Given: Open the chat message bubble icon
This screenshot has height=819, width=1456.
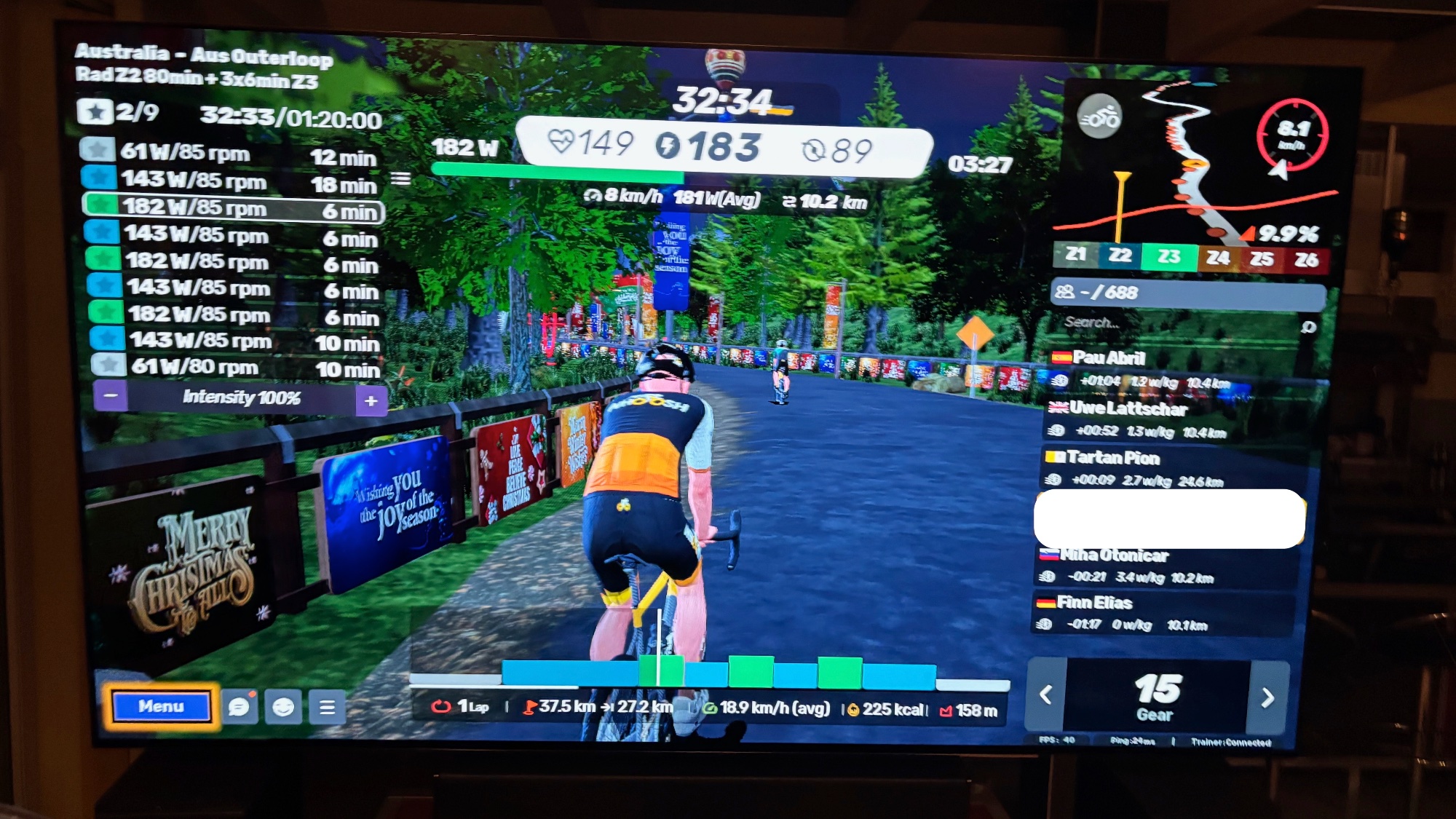Looking at the screenshot, I should coord(239,706).
